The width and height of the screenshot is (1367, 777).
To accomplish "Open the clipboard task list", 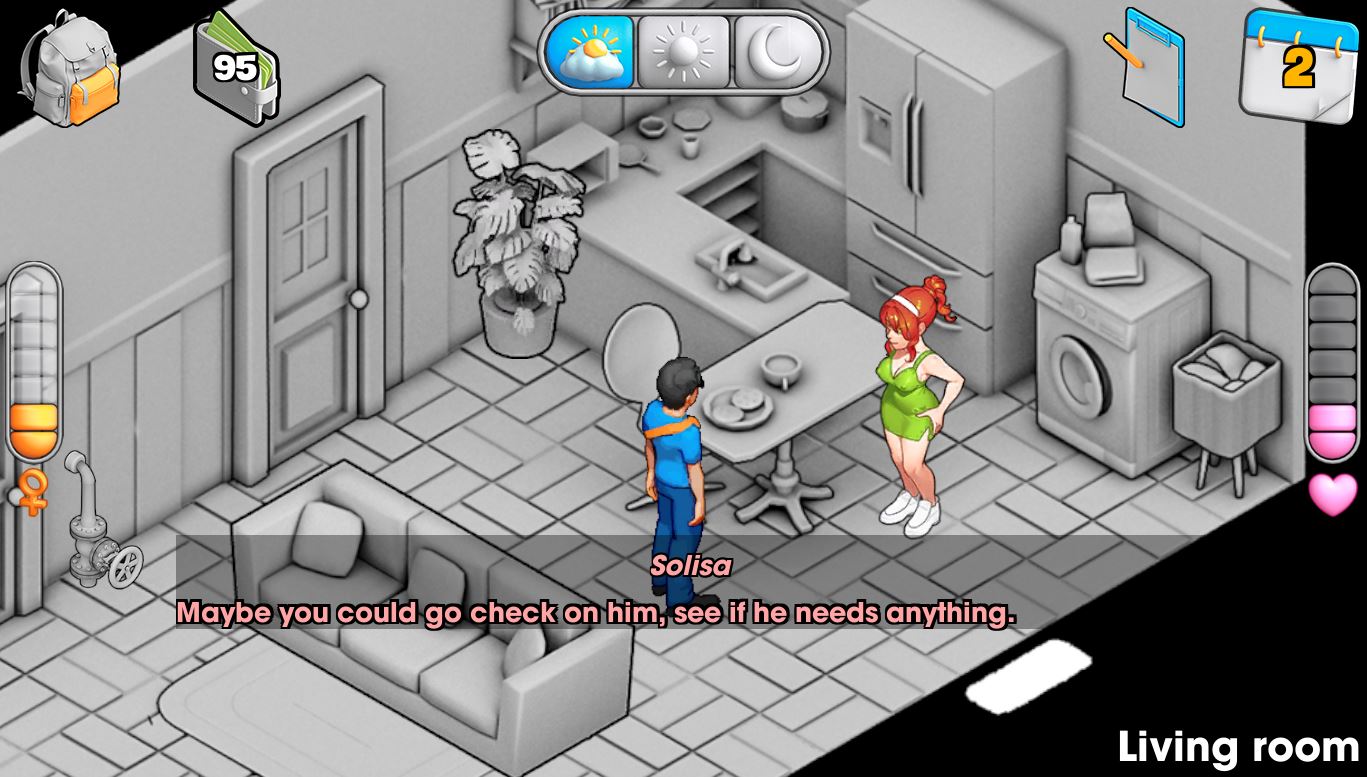I will [x=1148, y=65].
